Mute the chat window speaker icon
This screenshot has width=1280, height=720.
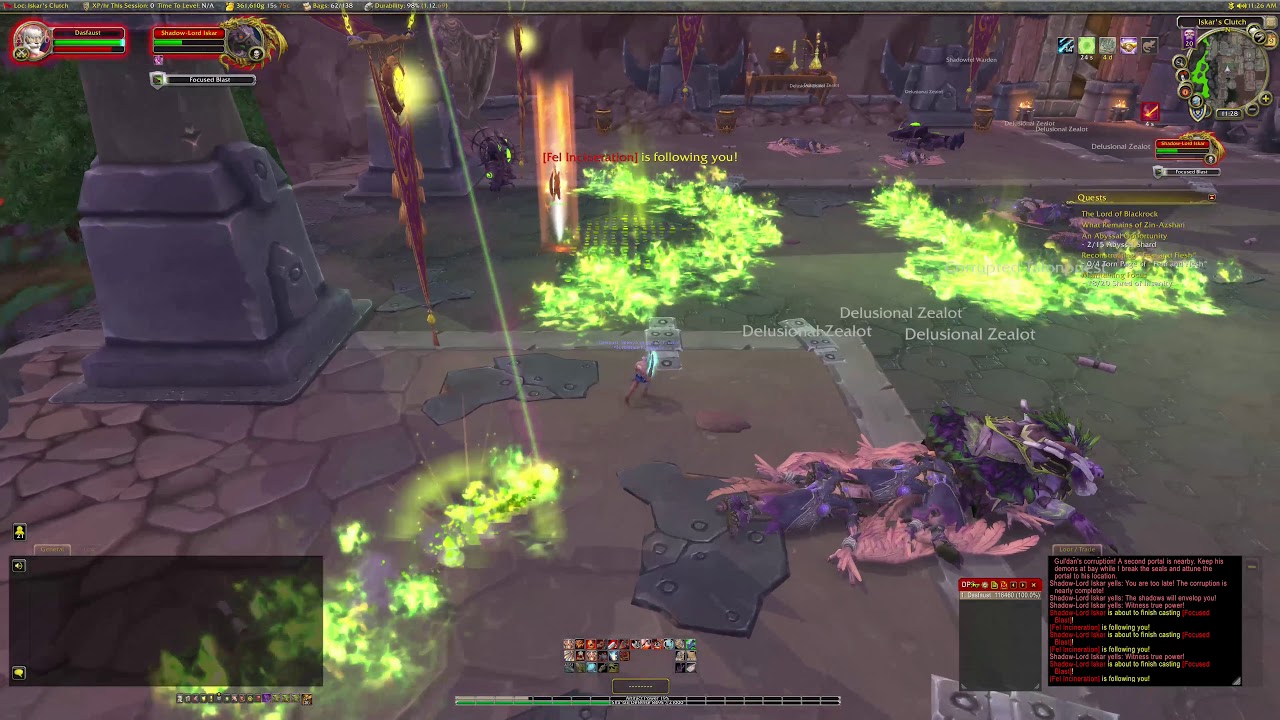[x=19, y=566]
